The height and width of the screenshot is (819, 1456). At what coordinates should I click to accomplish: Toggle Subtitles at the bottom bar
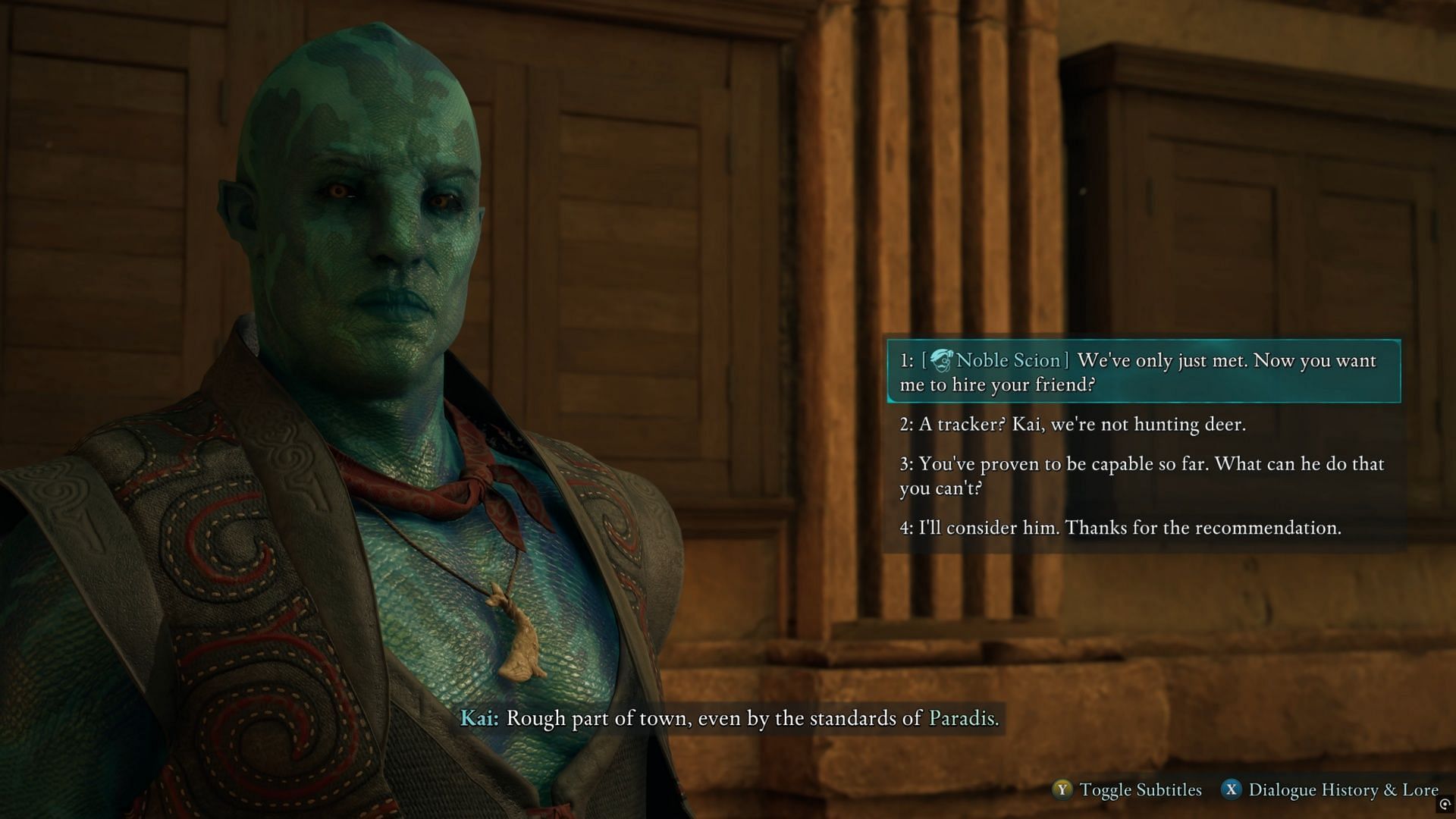(1128, 790)
